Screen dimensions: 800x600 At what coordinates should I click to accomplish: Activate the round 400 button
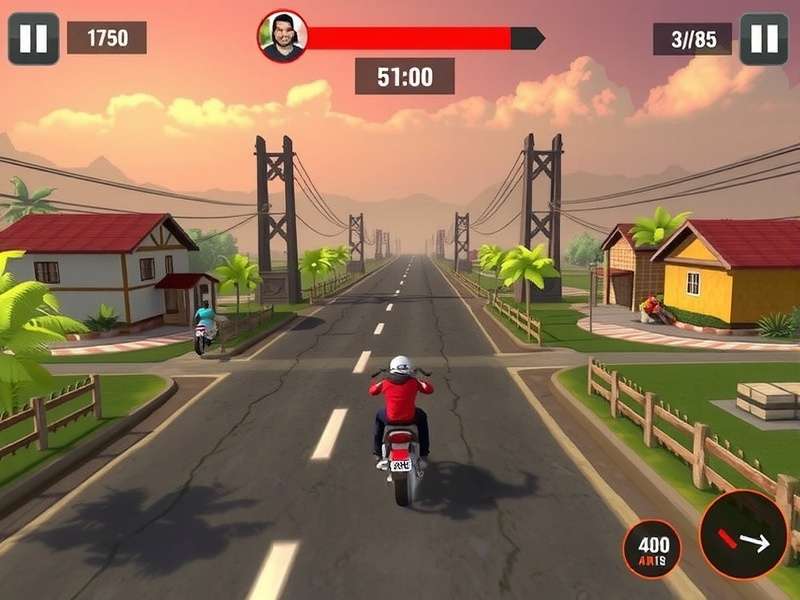coord(653,548)
